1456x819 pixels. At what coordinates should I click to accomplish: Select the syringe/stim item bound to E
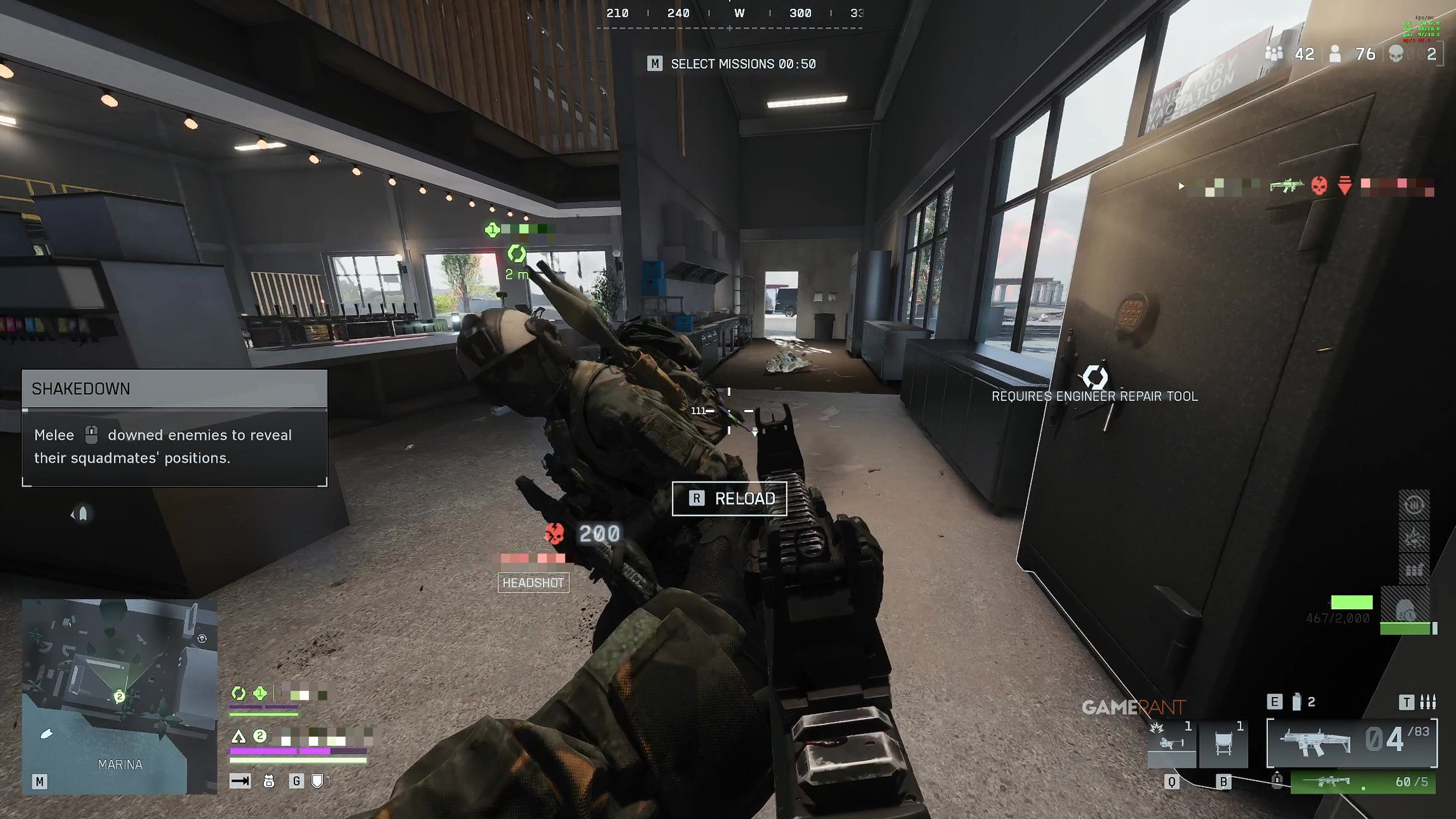pos(1297,702)
